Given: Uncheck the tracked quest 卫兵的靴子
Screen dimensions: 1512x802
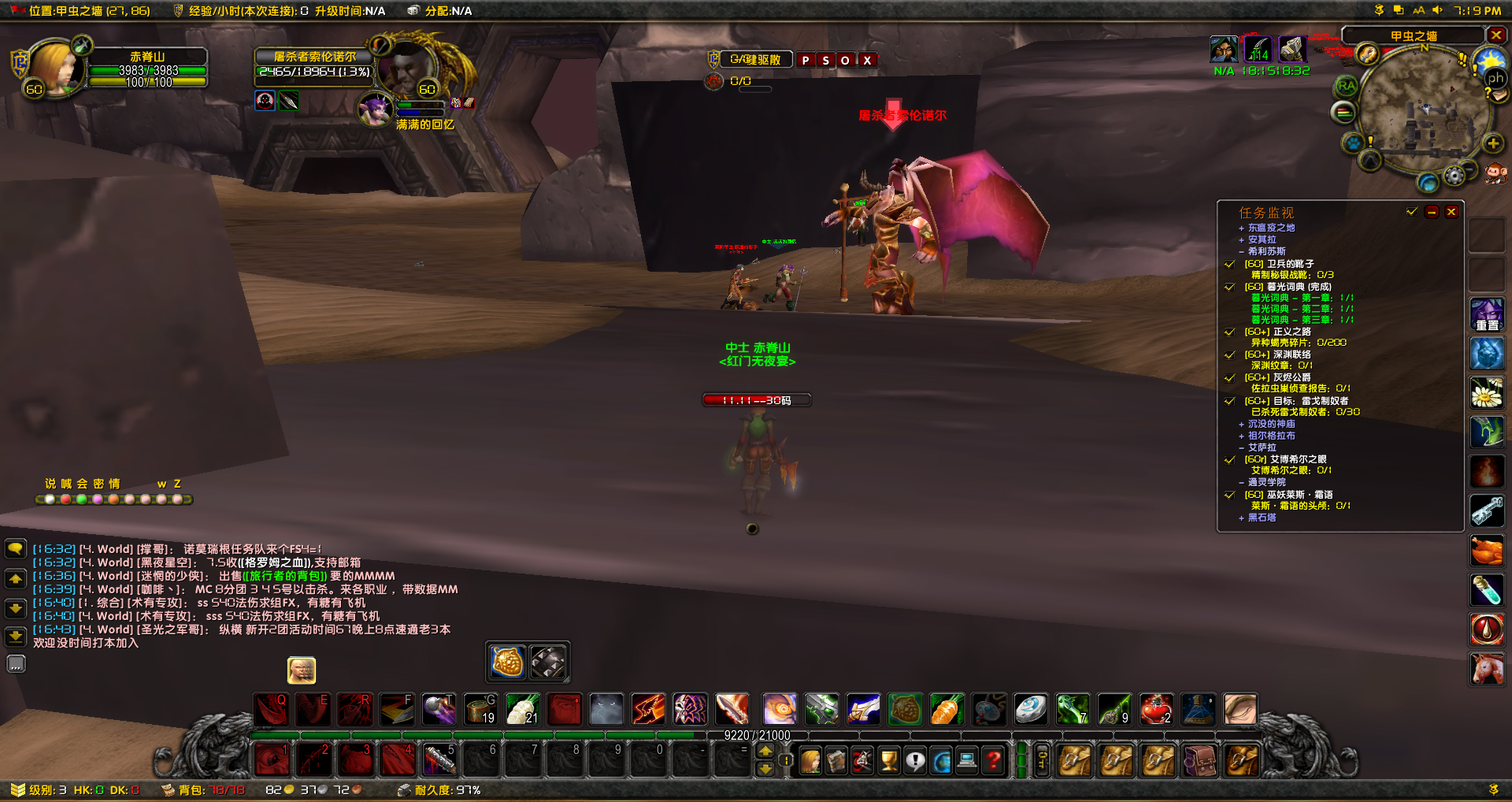Looking at the screenshot, I should pos(1230,265).
